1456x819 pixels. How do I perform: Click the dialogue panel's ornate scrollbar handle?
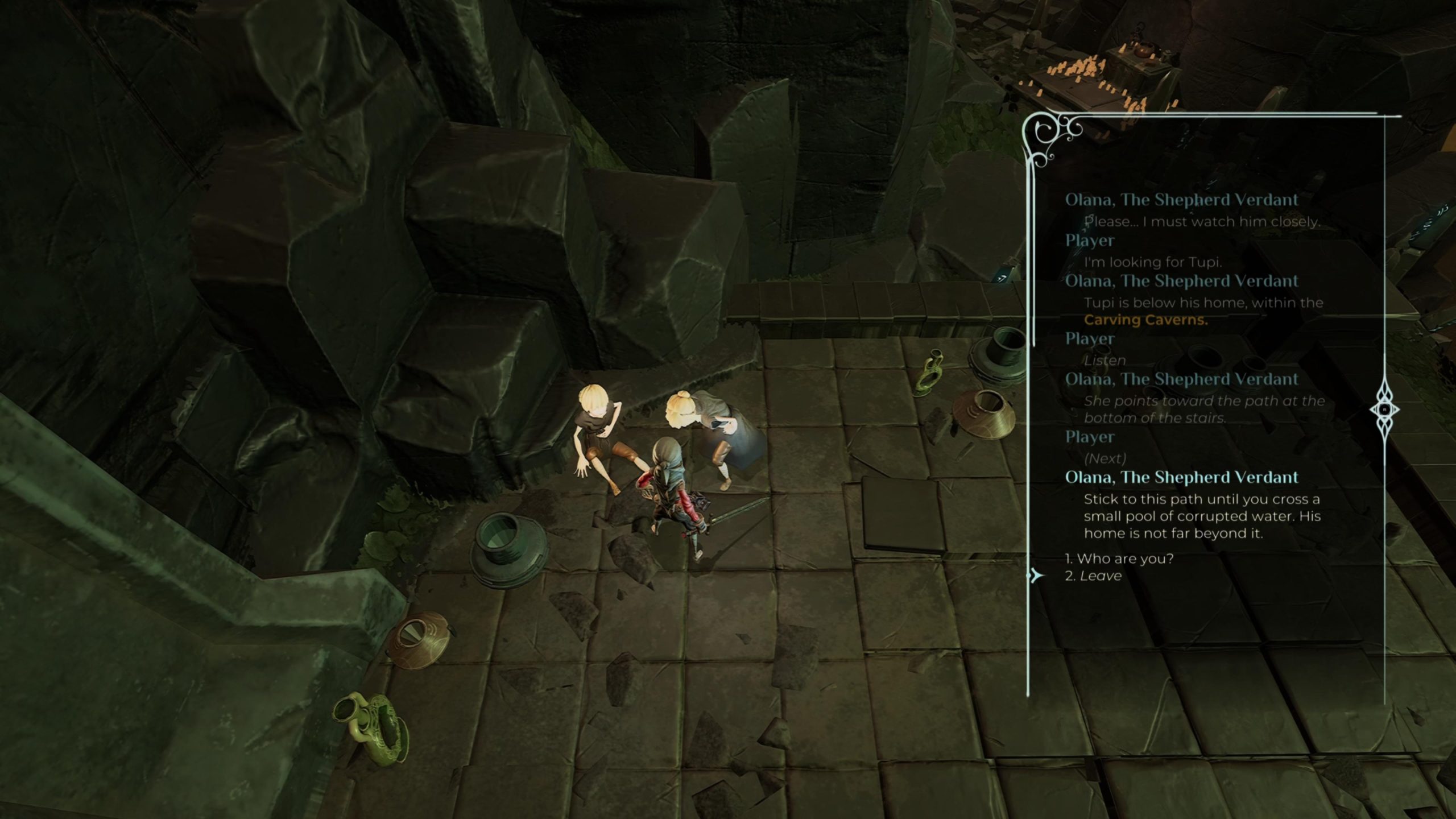[x=1384, y=409]
